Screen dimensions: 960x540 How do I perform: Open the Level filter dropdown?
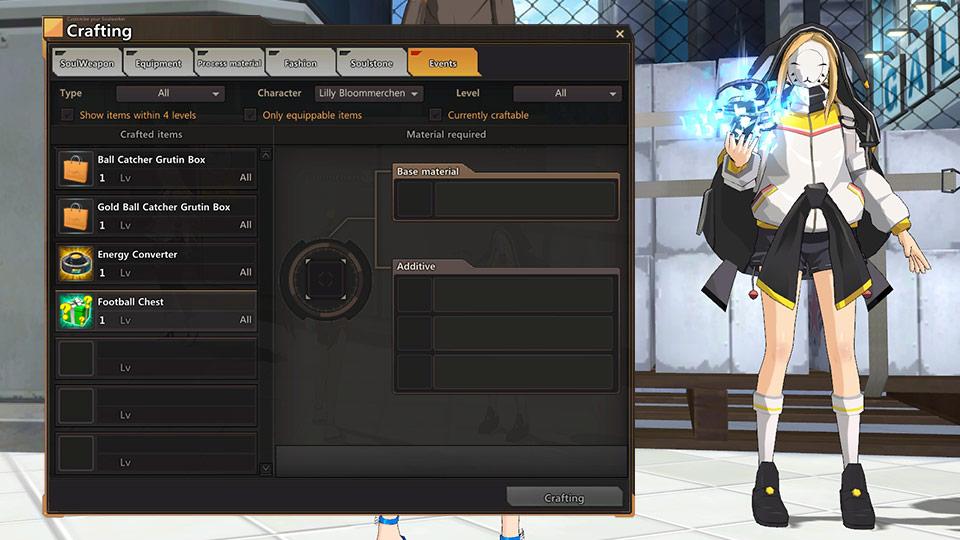pos(567,94)
